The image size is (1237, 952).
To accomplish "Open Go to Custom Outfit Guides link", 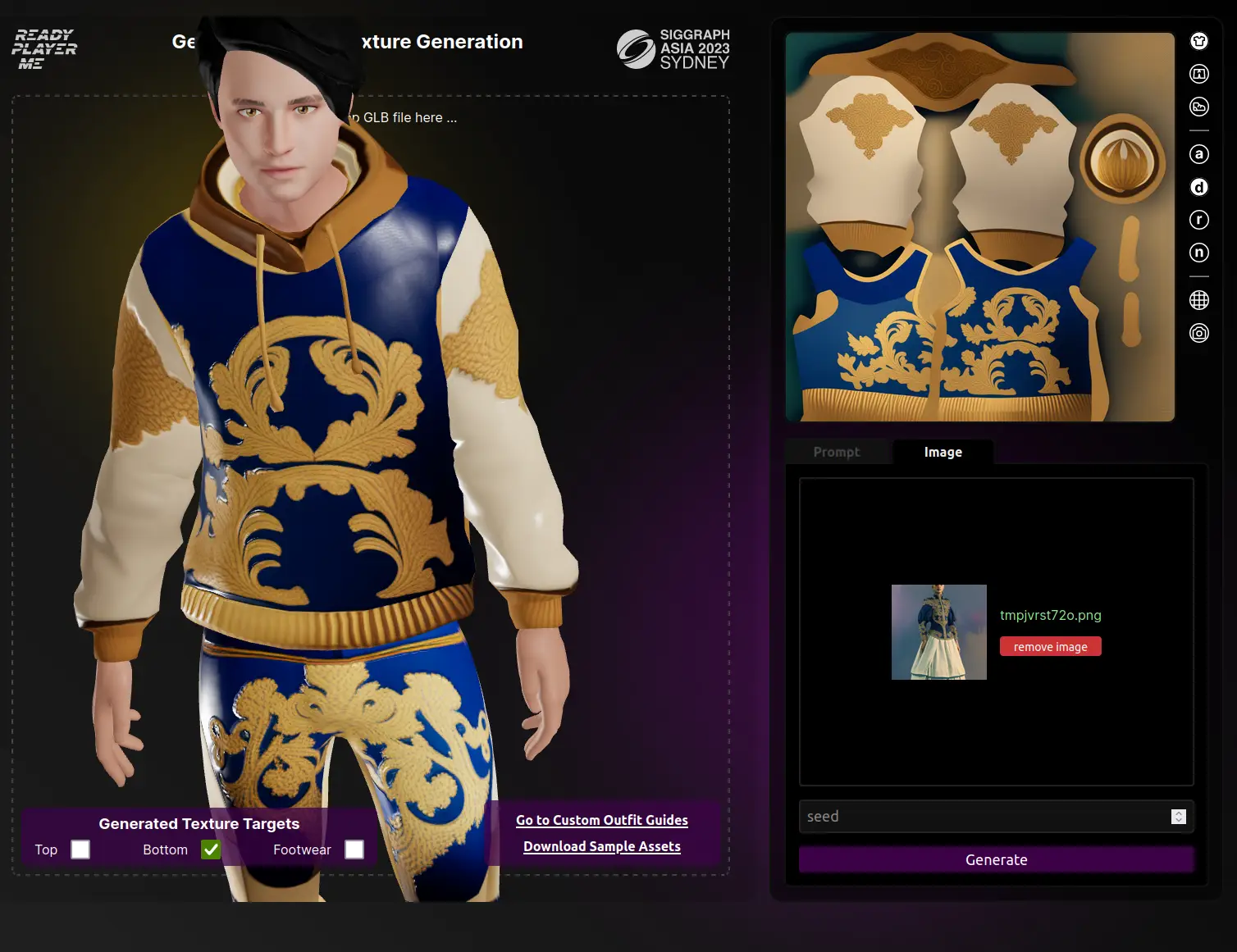I will click(x=601, y=820).
